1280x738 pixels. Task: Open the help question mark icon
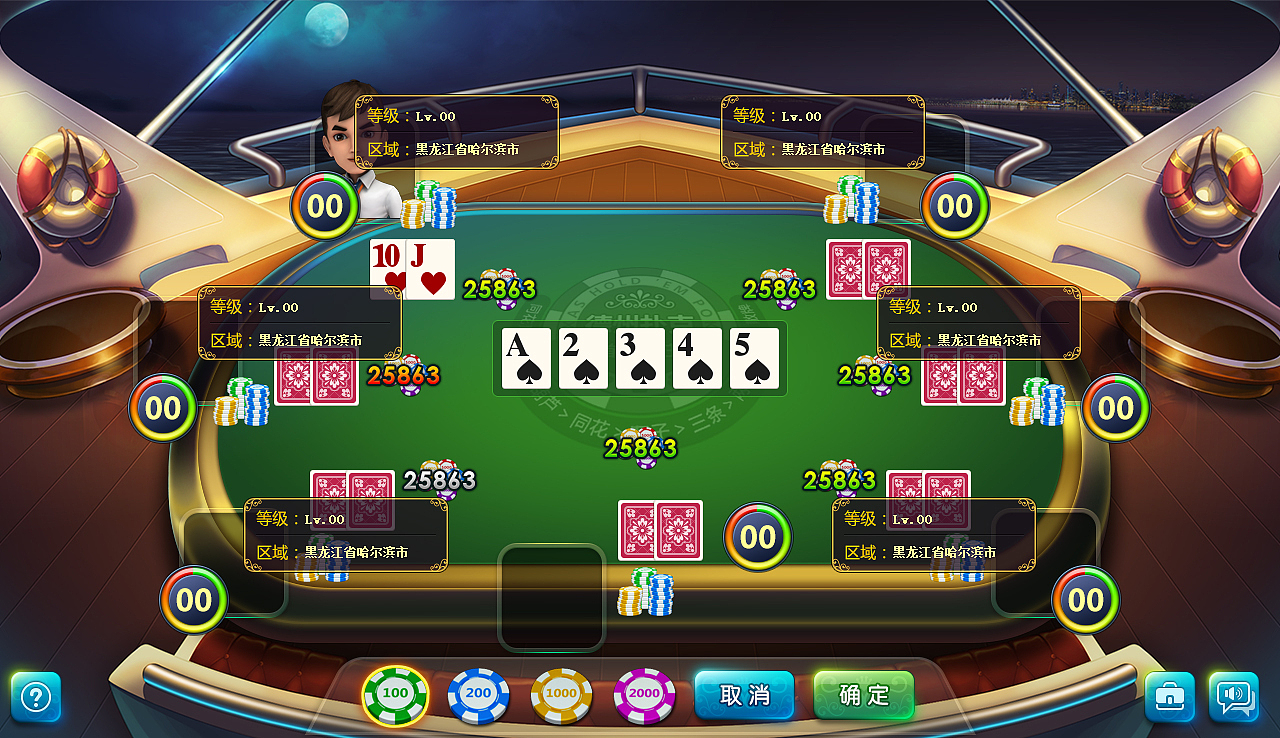pyautogui.click(x=35, y=695)
